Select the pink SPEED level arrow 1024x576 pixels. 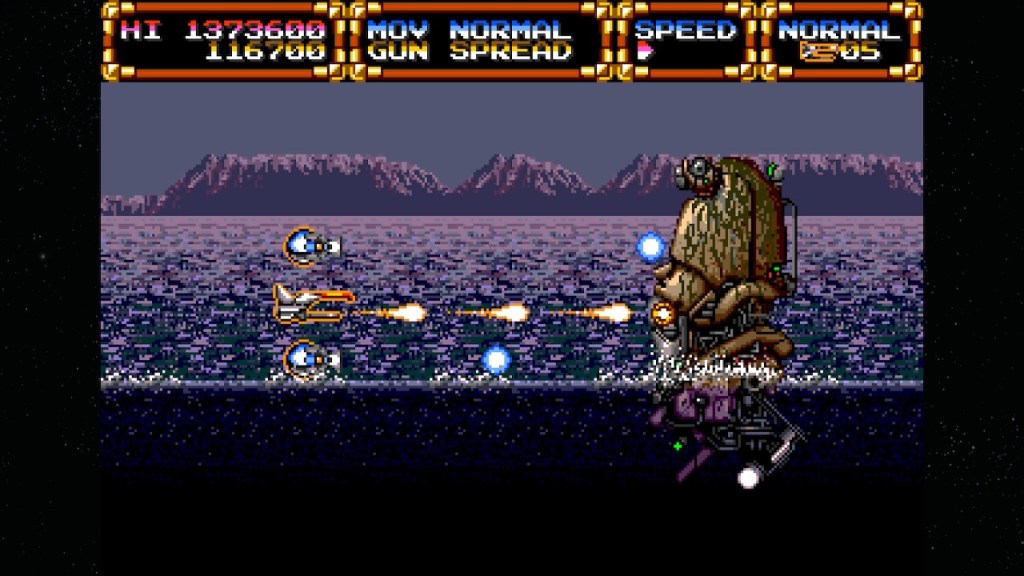click(x=644, y=53)
